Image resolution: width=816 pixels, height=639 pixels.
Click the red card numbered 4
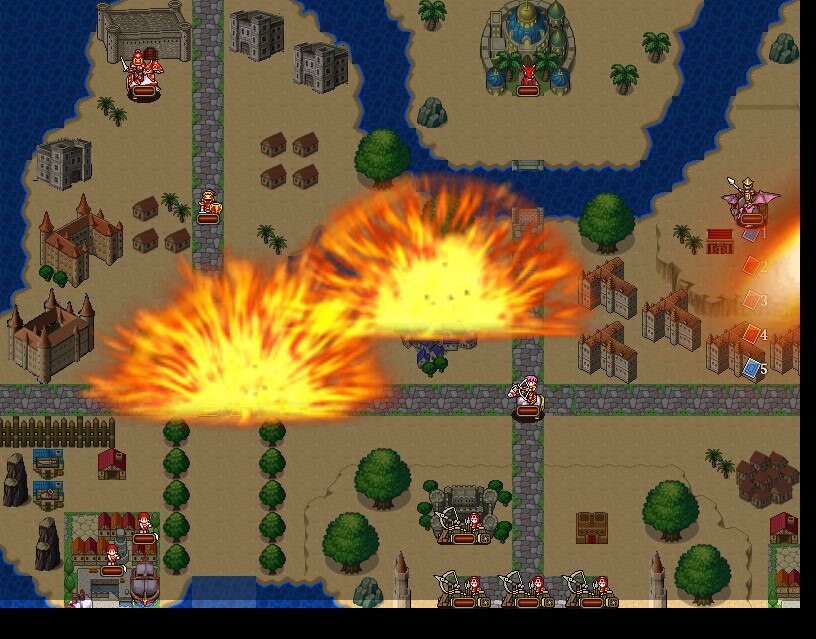(x=752, y=334)
